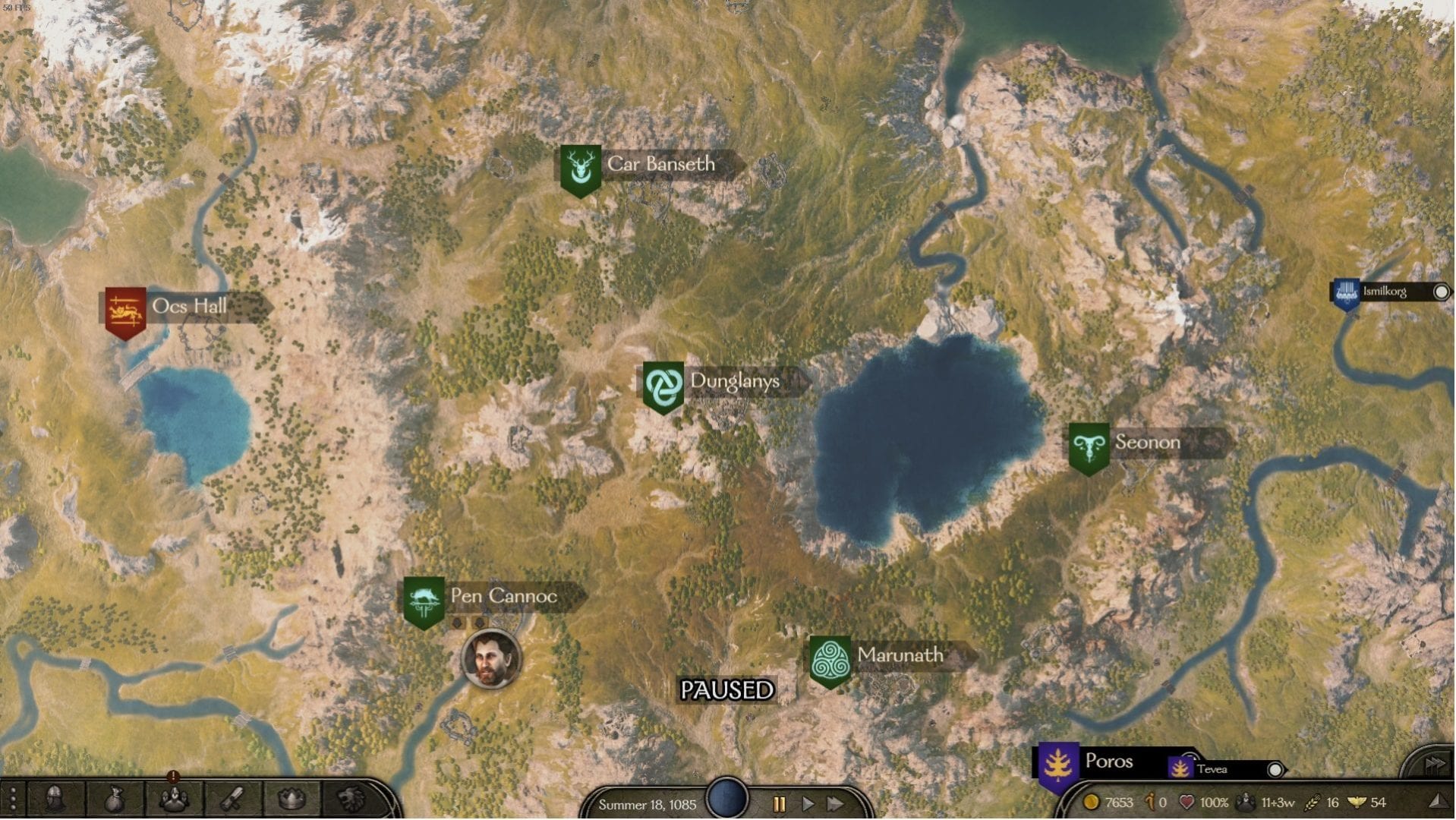The height and width of the screenshot is (820, 1456).
Task: Open the options menu with three dots
Action: pos(13,799)
